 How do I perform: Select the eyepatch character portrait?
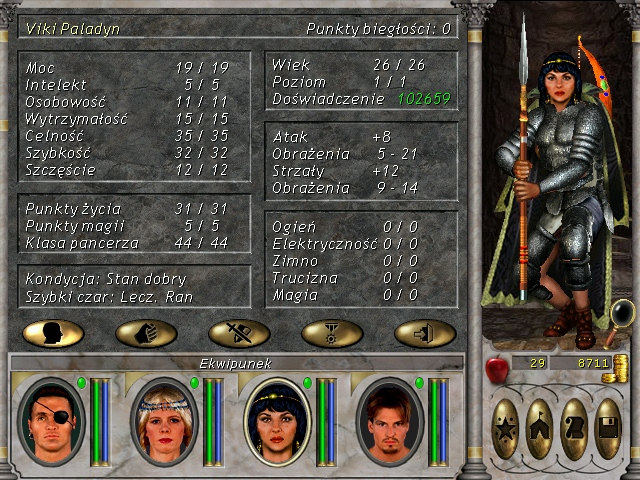52,422
